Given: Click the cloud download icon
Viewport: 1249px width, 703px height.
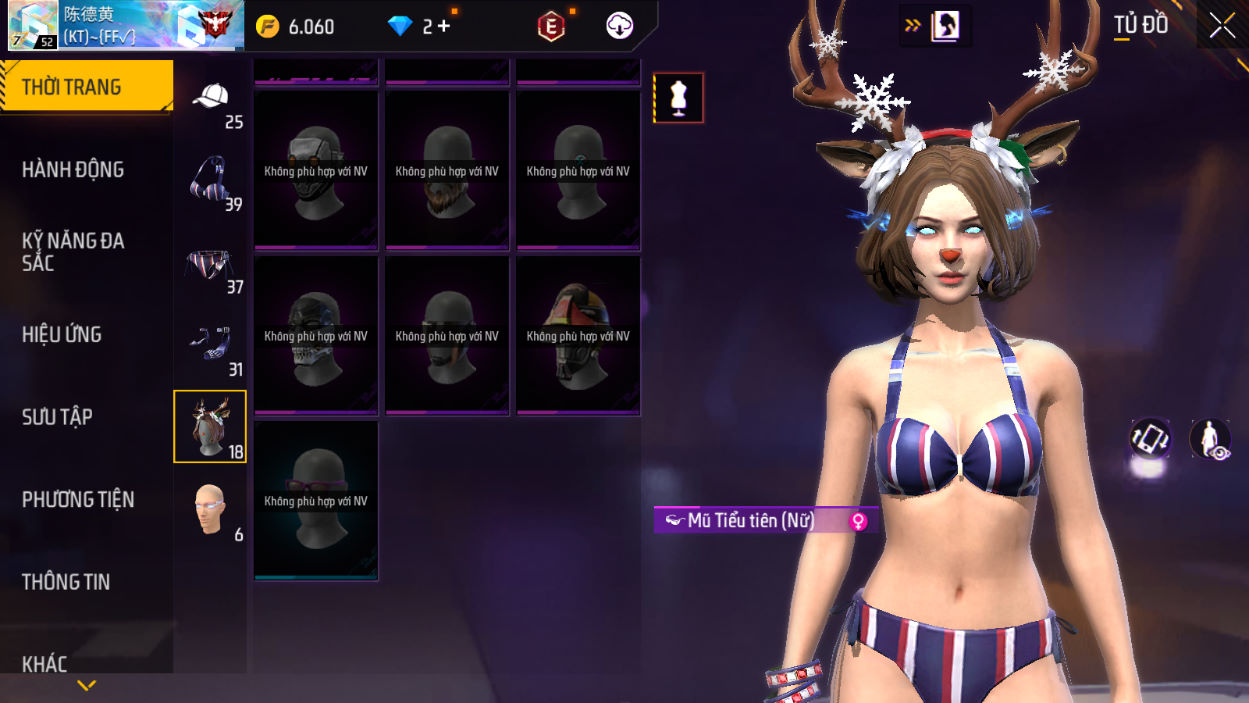Looking at the screenshot, I should [620, 27].
